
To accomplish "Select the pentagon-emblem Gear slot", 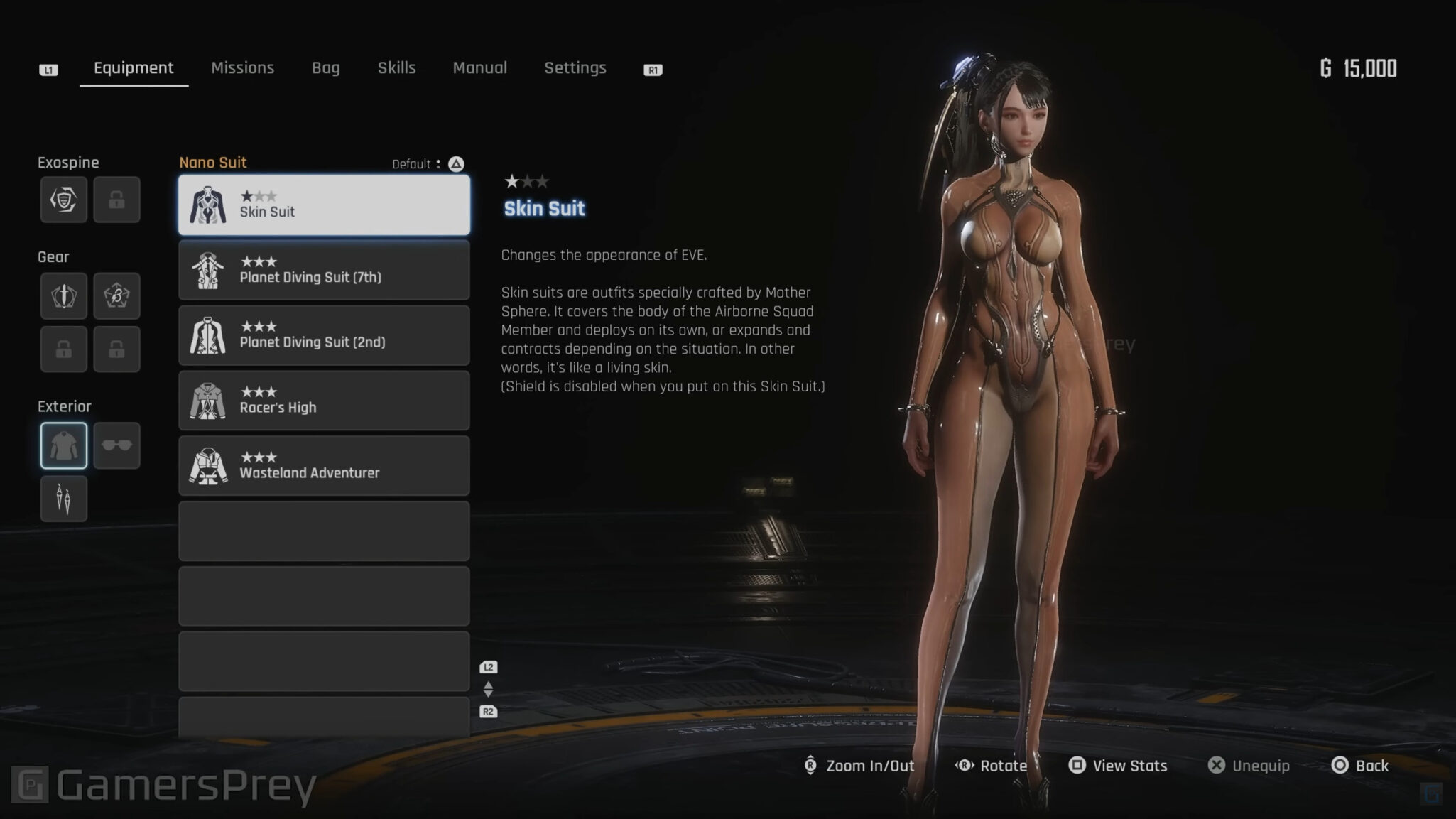I will [x=116, y=295].
